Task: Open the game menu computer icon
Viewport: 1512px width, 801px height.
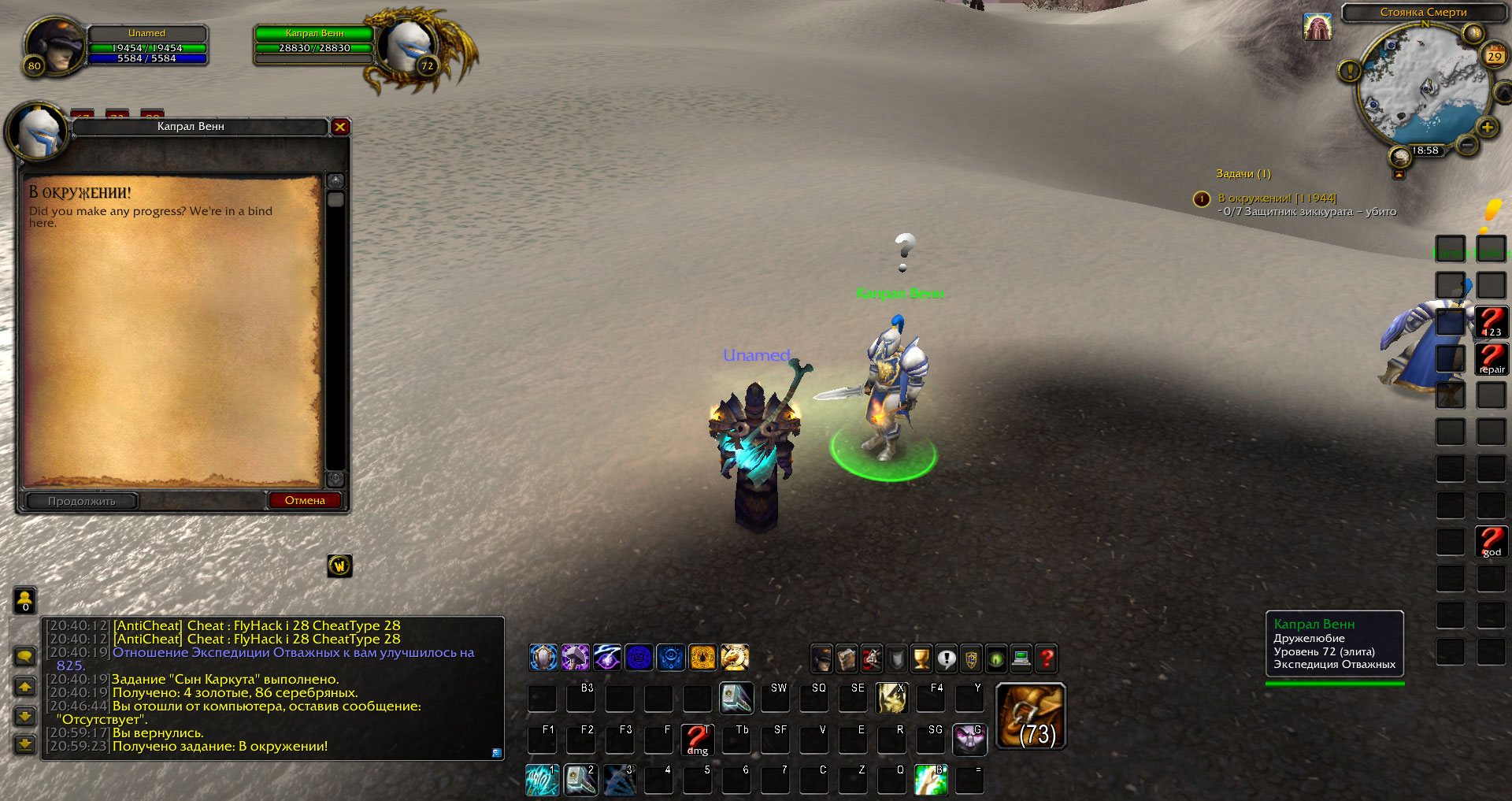Action: [x=1021, y=658]
